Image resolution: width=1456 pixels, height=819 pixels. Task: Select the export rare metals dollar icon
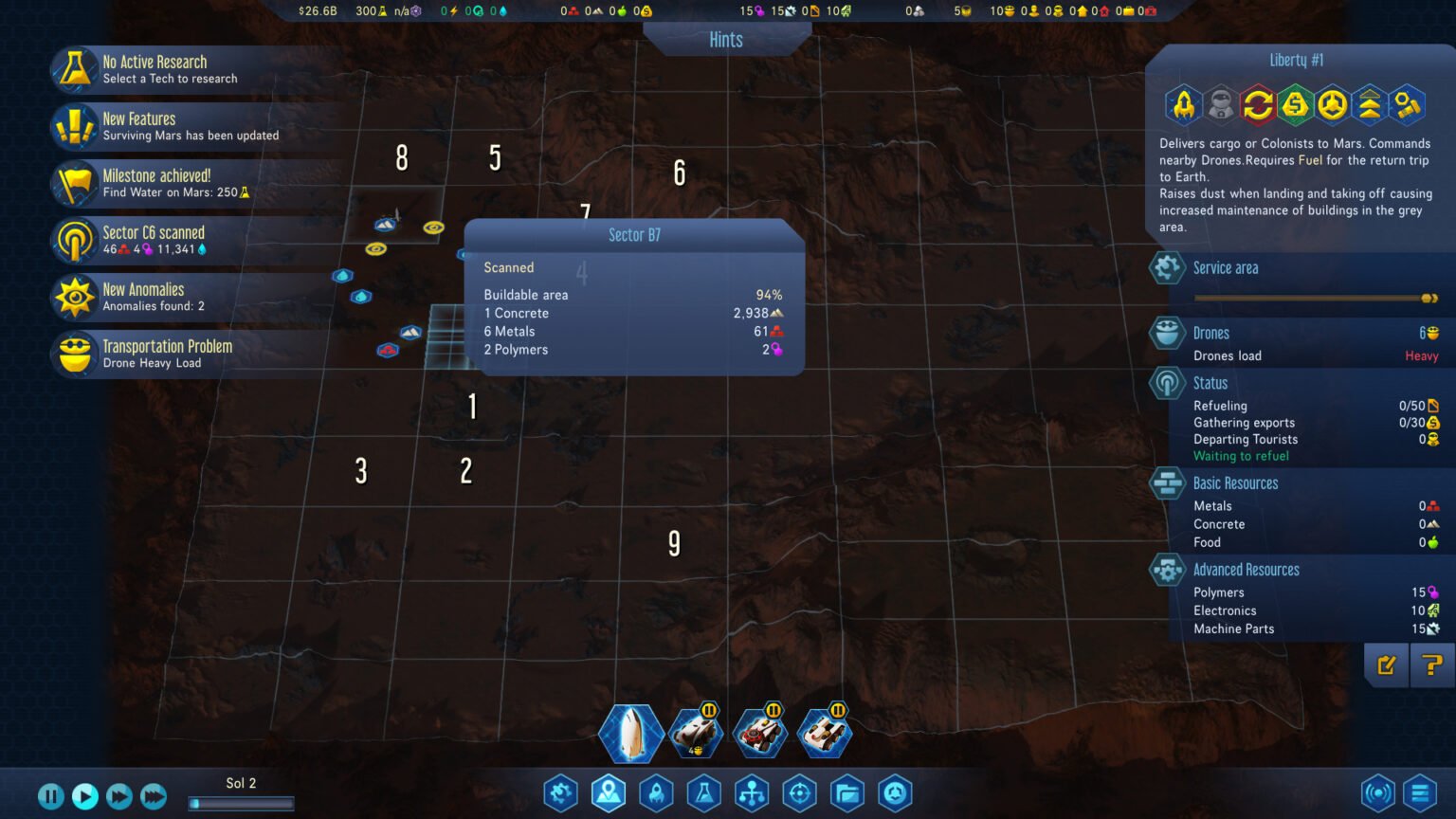click(x=1295, y=105)
